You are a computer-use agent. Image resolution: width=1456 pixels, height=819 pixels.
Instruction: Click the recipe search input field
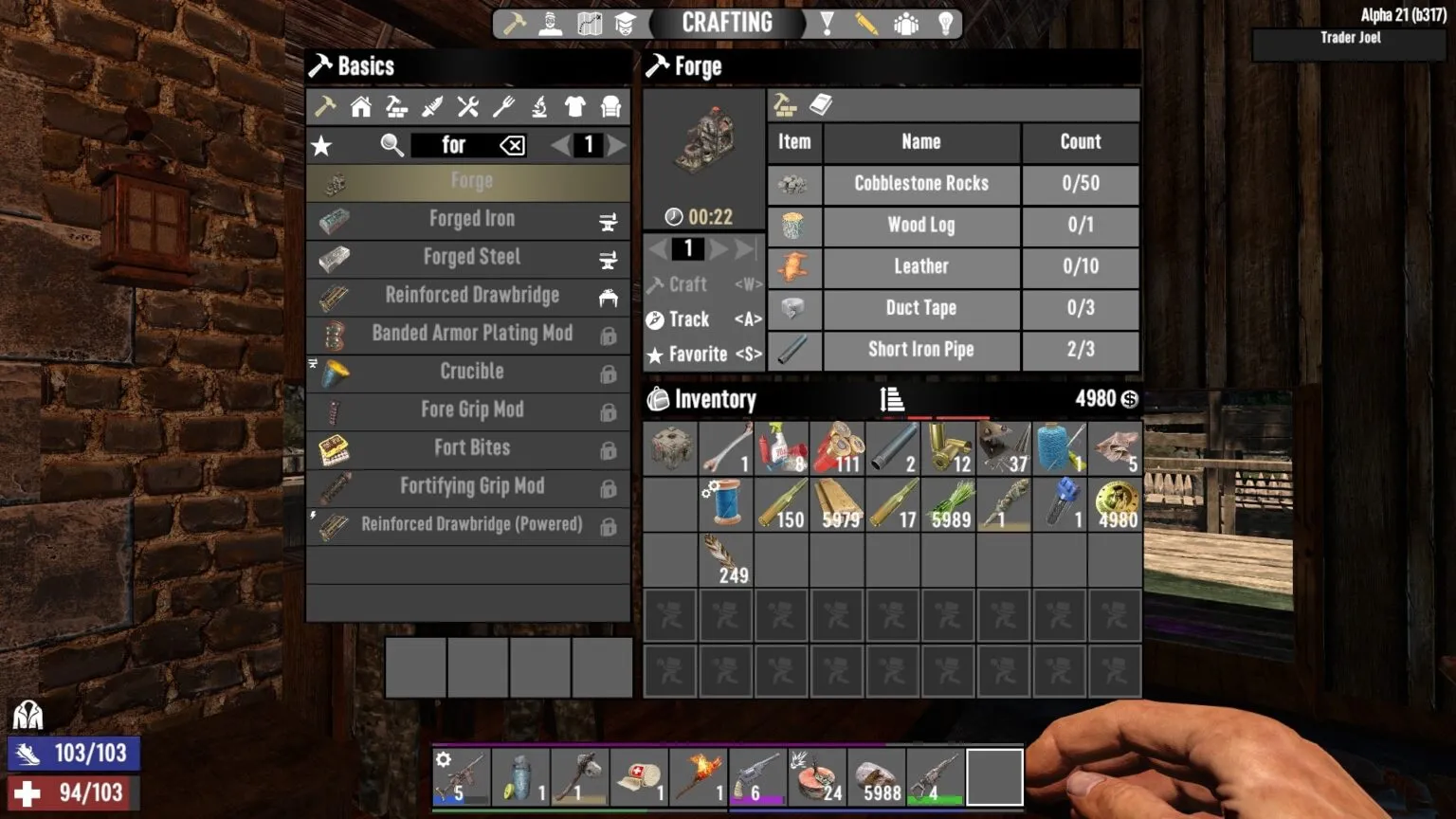(455, 145)
